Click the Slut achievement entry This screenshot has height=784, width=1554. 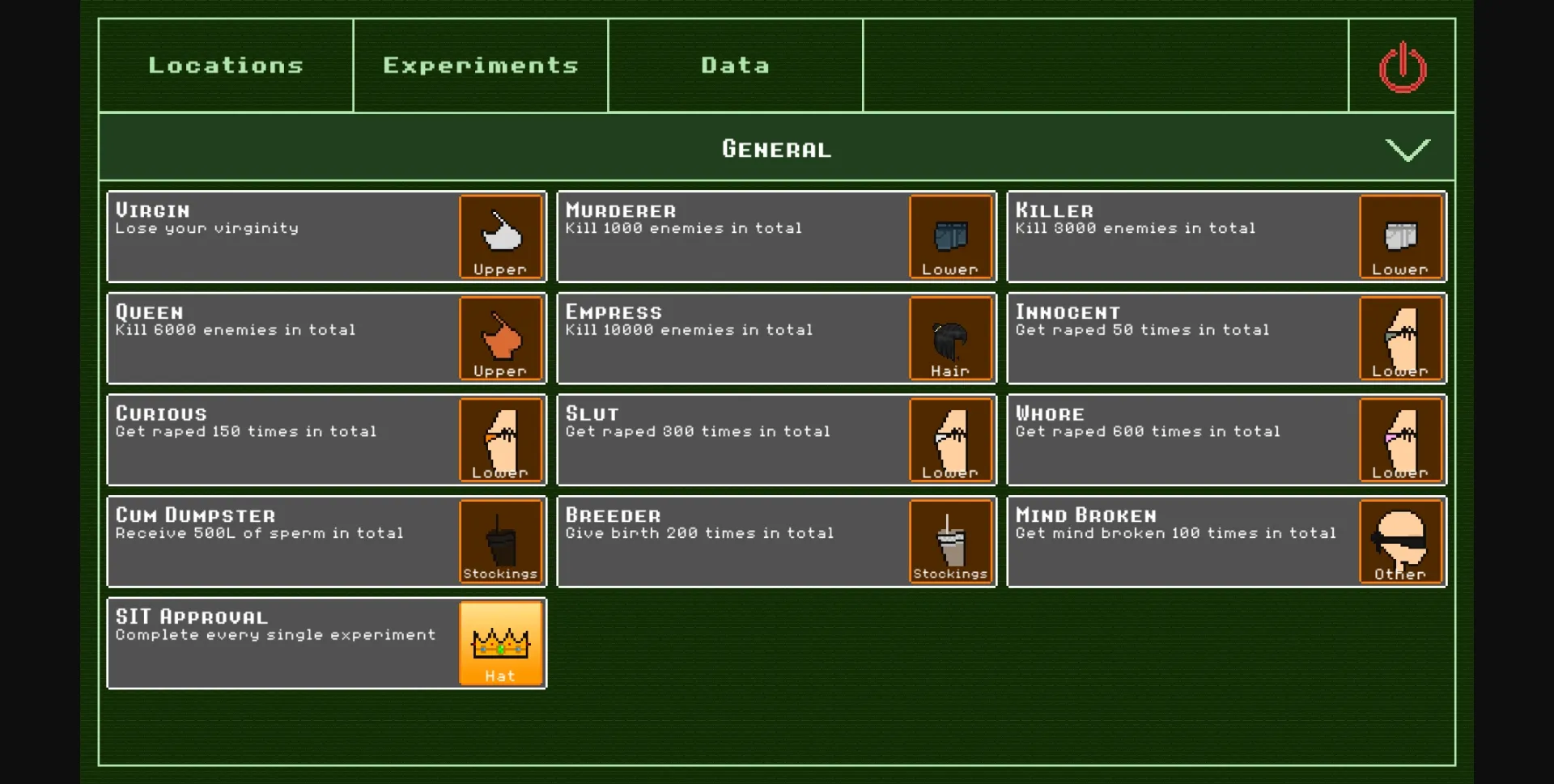[728, 440]
